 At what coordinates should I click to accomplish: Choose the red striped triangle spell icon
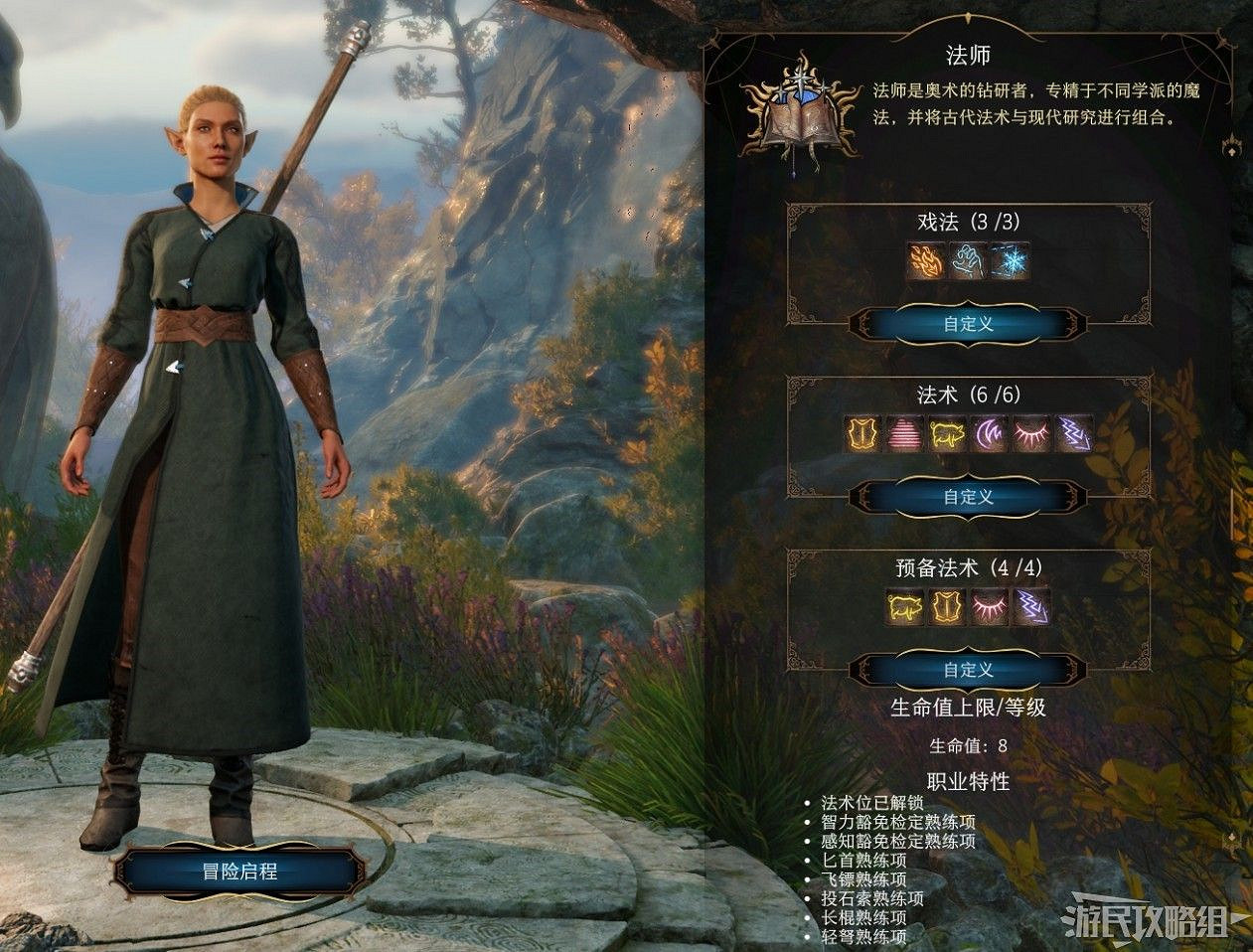point(905,434)
